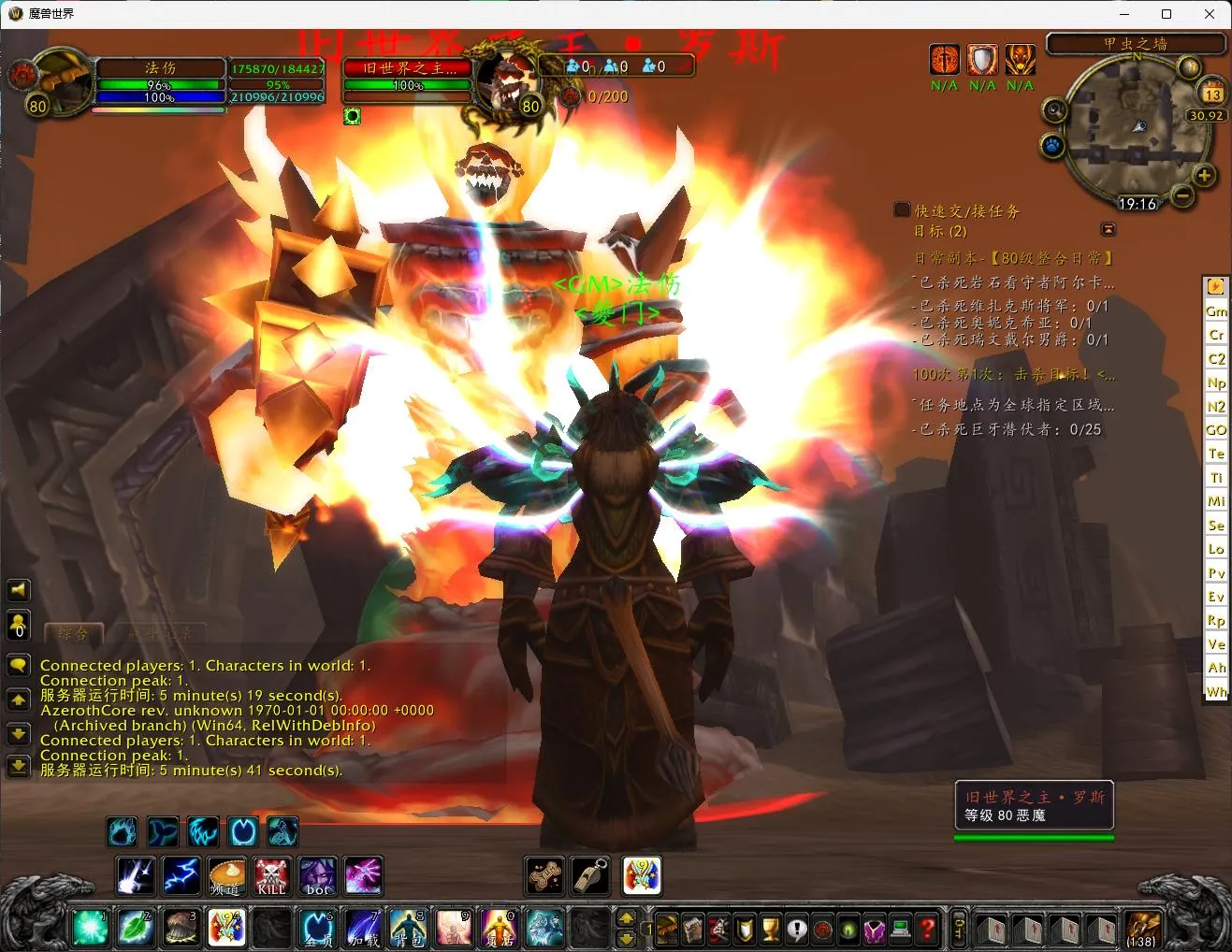Viewport: 1232px width, 952px height.
Task: Tick the 快速交/接任务 checkbox
Action: point(902,209)
